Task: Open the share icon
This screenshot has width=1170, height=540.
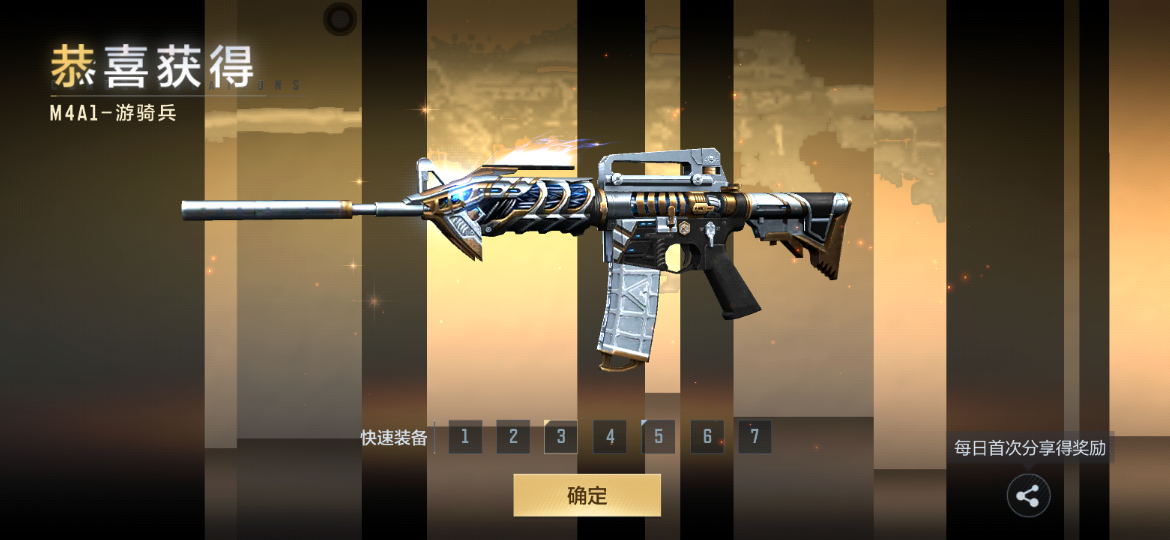Action: [1028, 495]
